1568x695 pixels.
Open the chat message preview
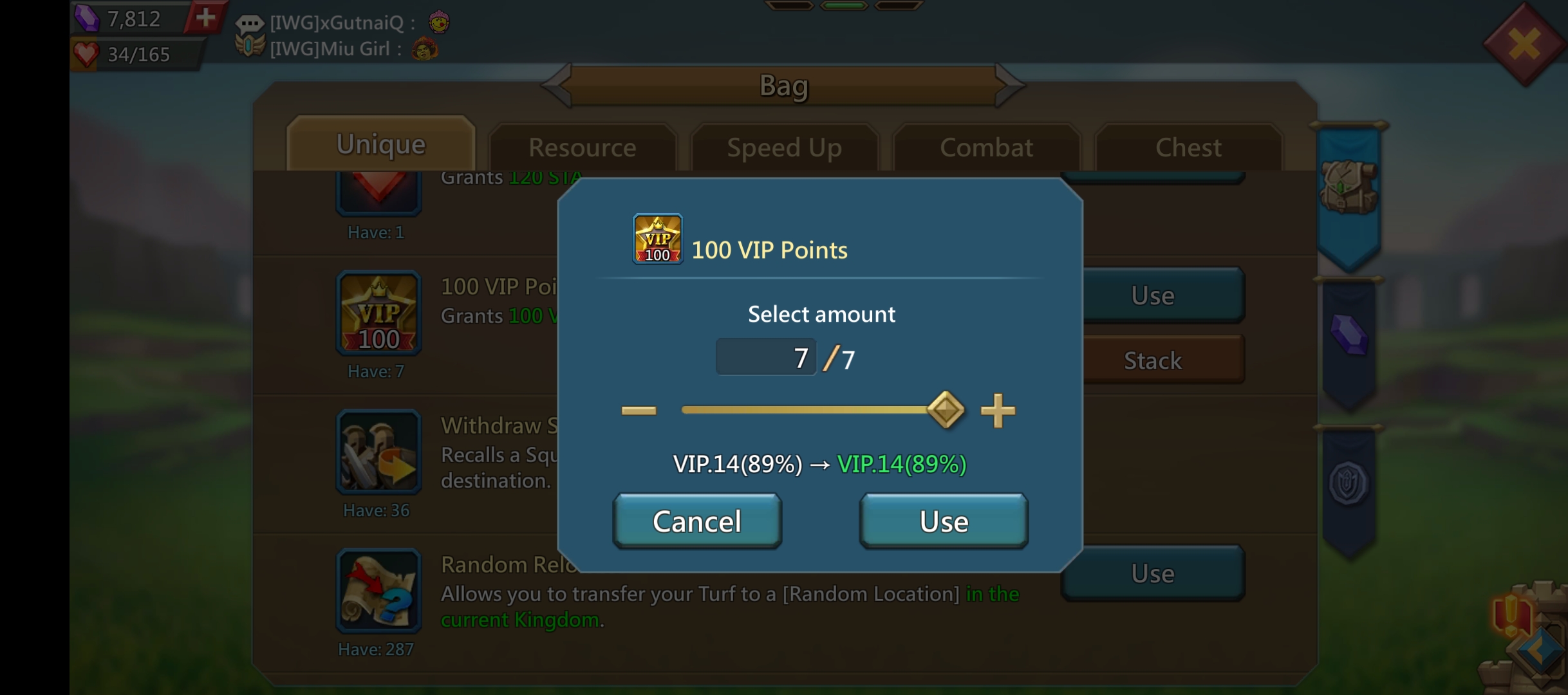(x=341, y=35)
